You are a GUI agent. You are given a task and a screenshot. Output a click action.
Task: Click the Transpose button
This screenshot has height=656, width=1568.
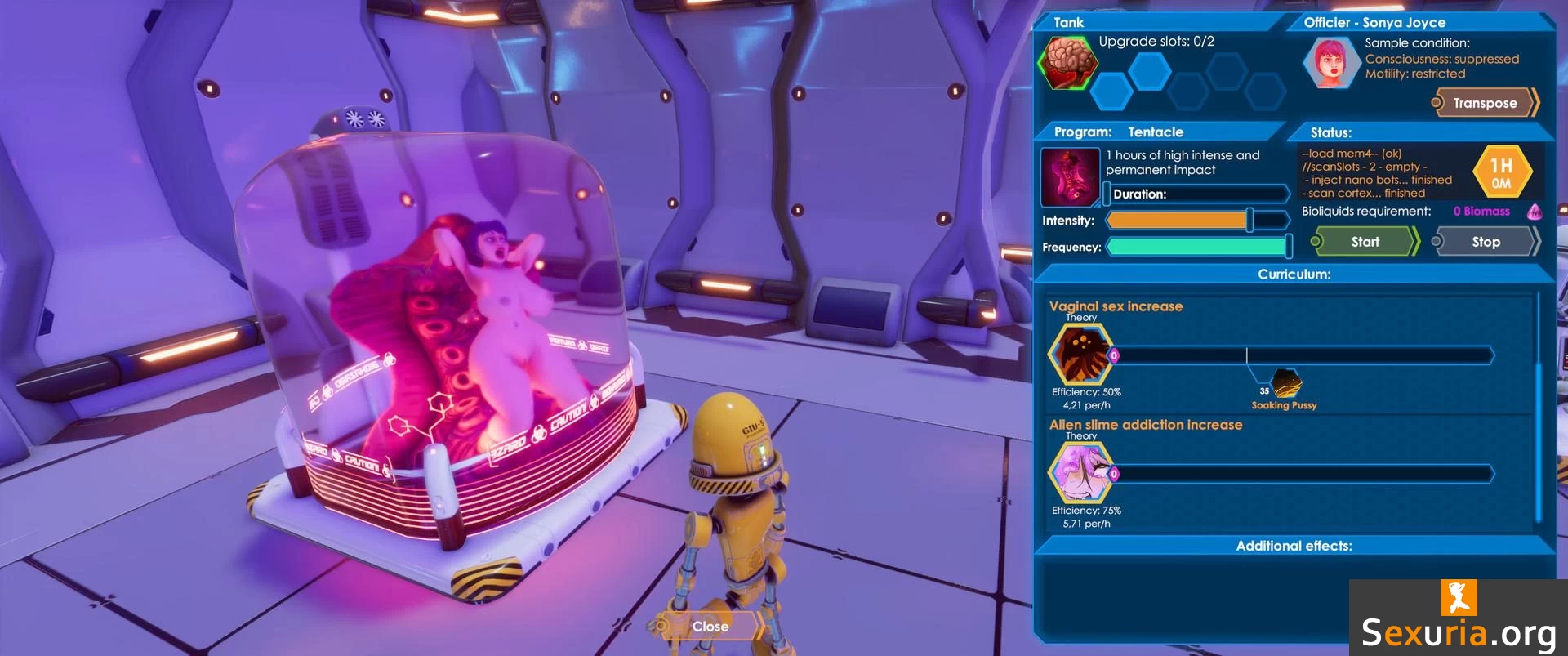coord(1485,103)
